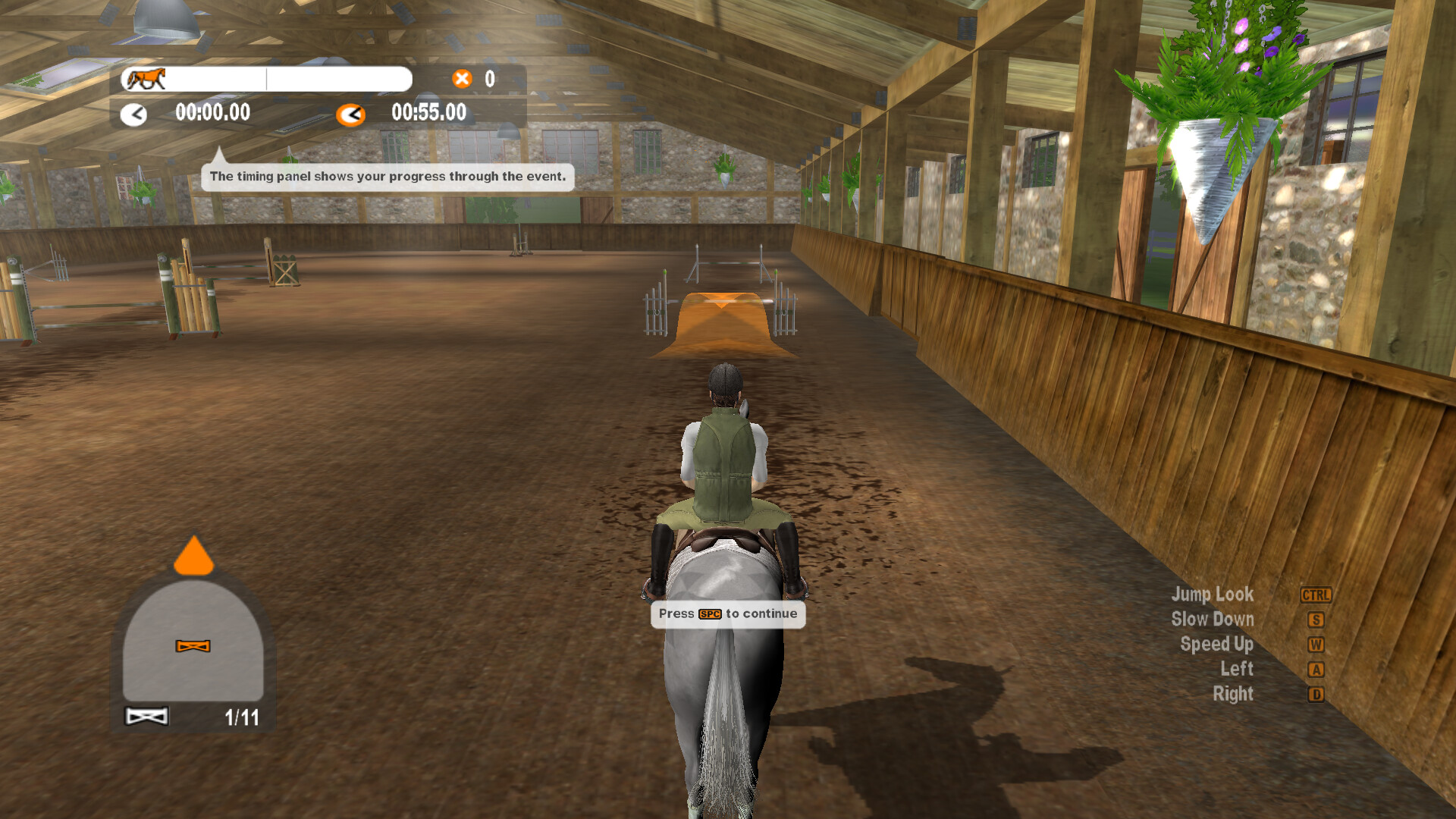Click the S key icon next to Slow Down
The width and height of the screenshot is (1456, 819).
[1315, 620]
